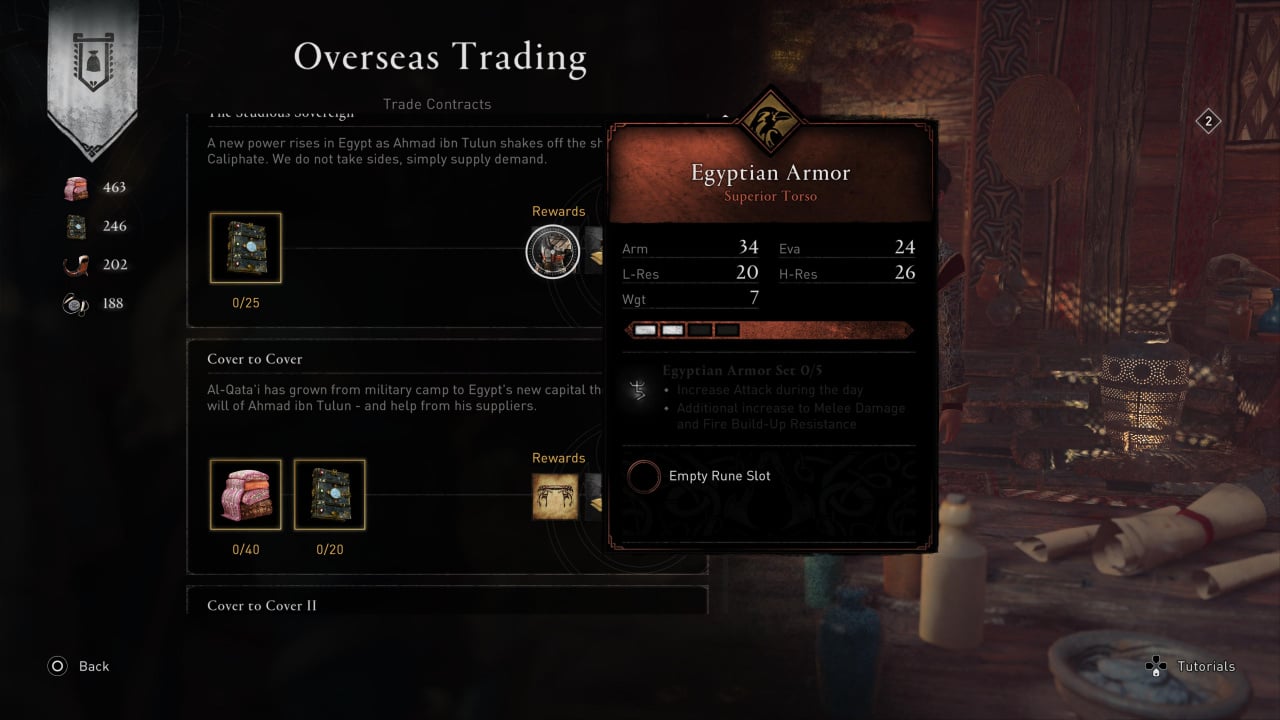
Task: Select the Studious Sovereign 0/25 trade good
Action: tap(245, 248)
